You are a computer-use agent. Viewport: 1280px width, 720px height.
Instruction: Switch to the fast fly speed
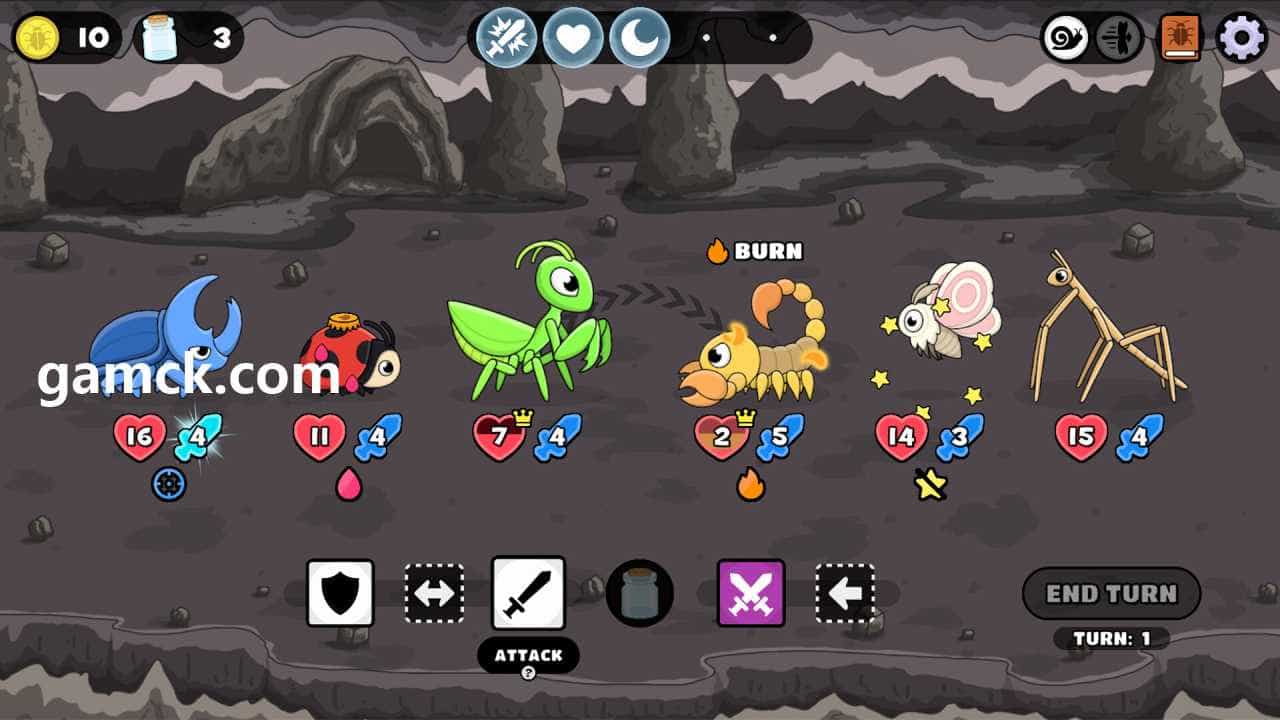pyautogui.click(x=1119, y=38)
